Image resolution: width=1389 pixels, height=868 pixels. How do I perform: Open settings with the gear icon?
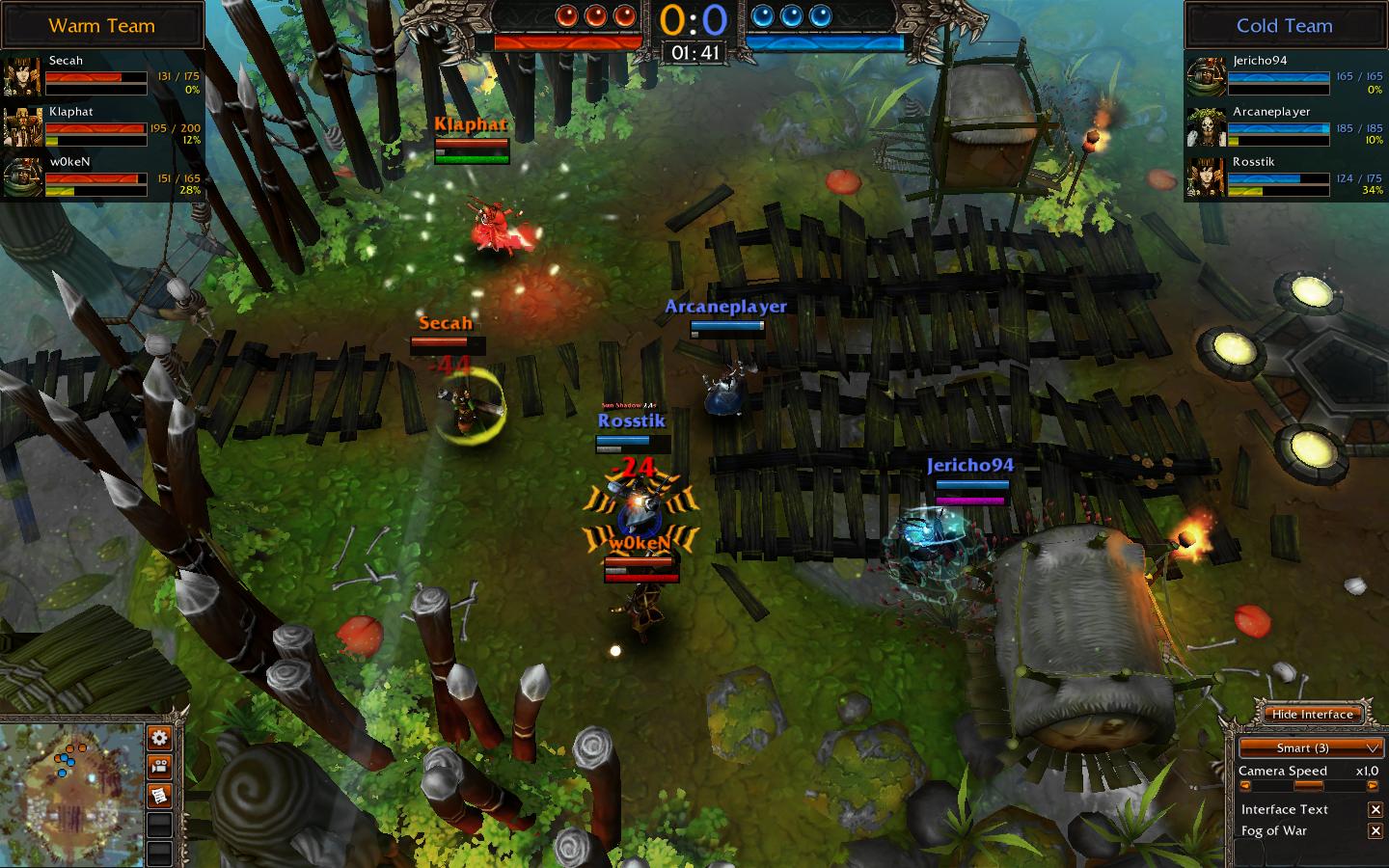click(159, 739)
